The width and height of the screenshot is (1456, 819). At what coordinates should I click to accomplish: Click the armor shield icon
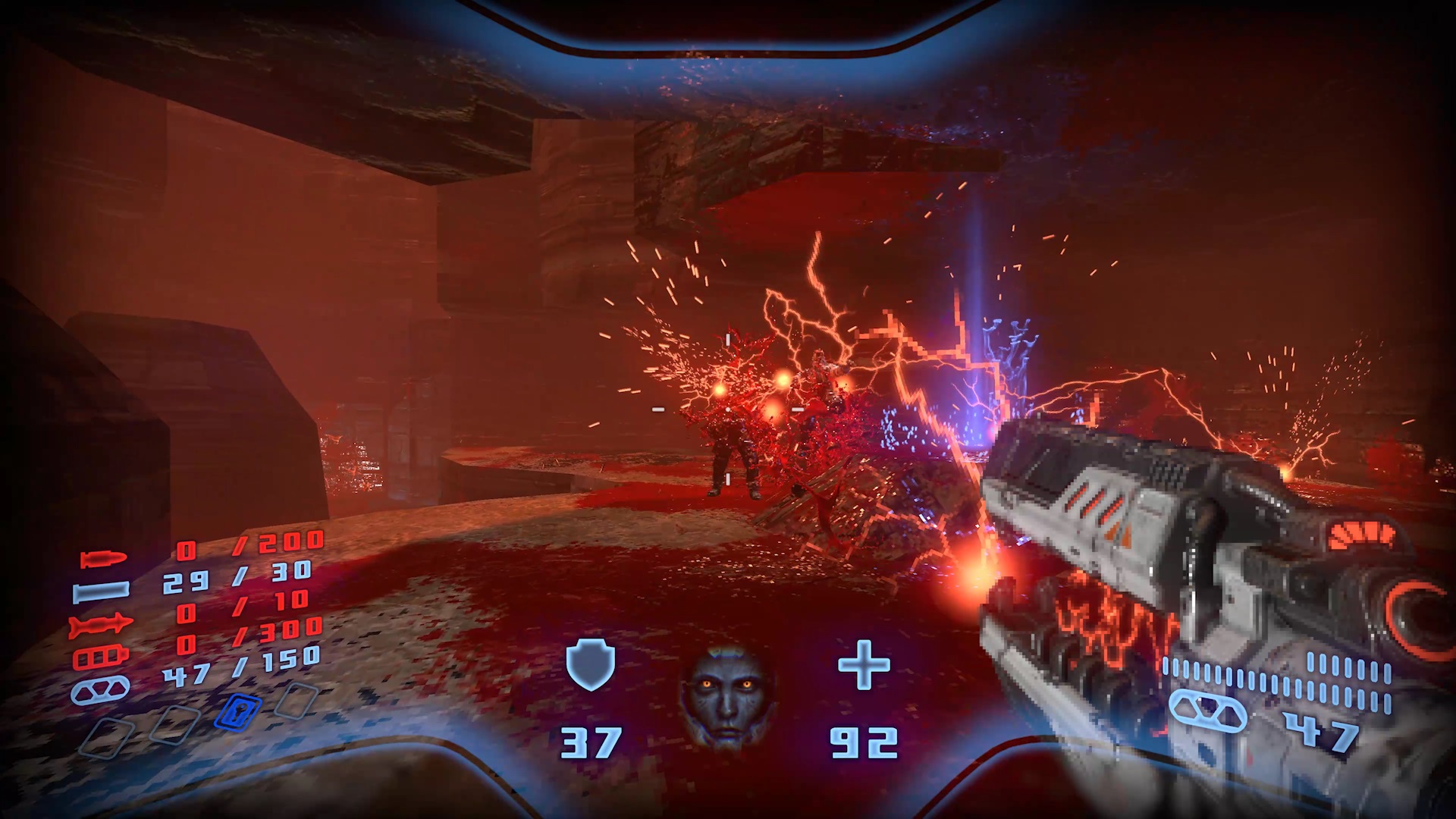590,664
